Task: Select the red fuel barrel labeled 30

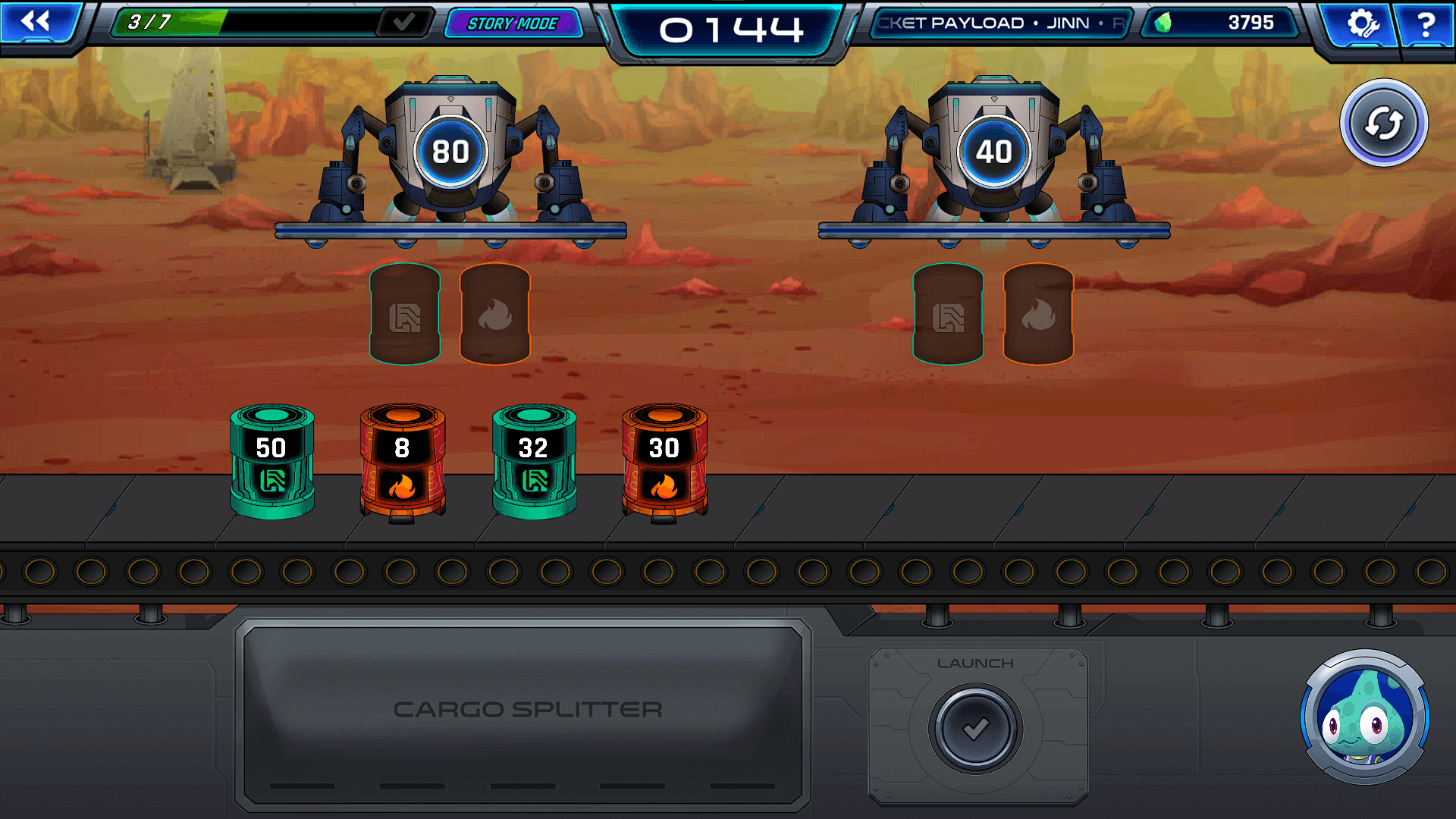Action: [664, 461]
